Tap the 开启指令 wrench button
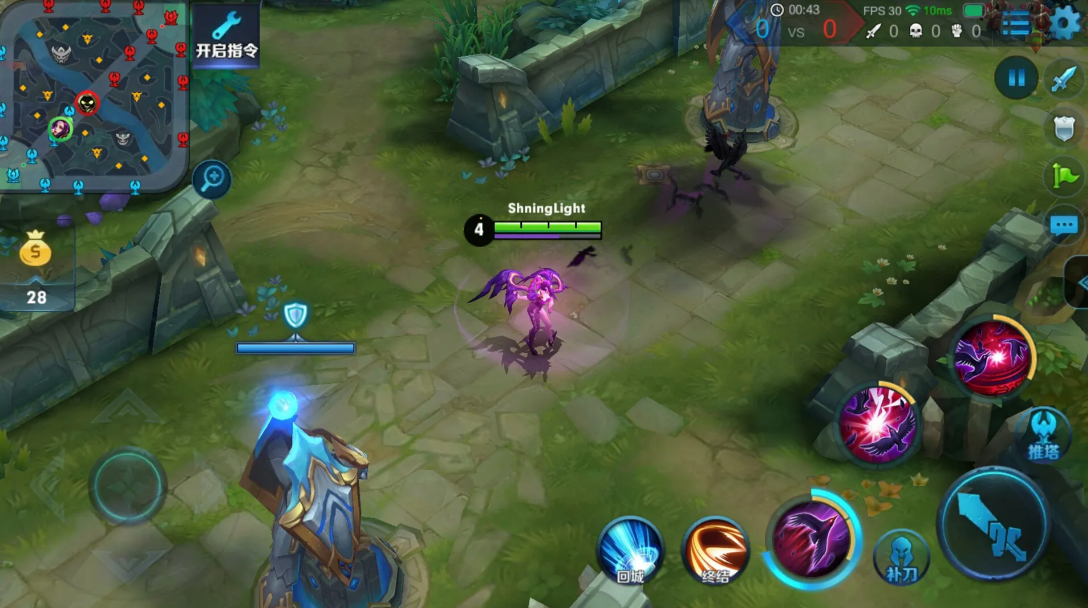This screenshot has width=1088, height=608. click(x=226, y=36)
